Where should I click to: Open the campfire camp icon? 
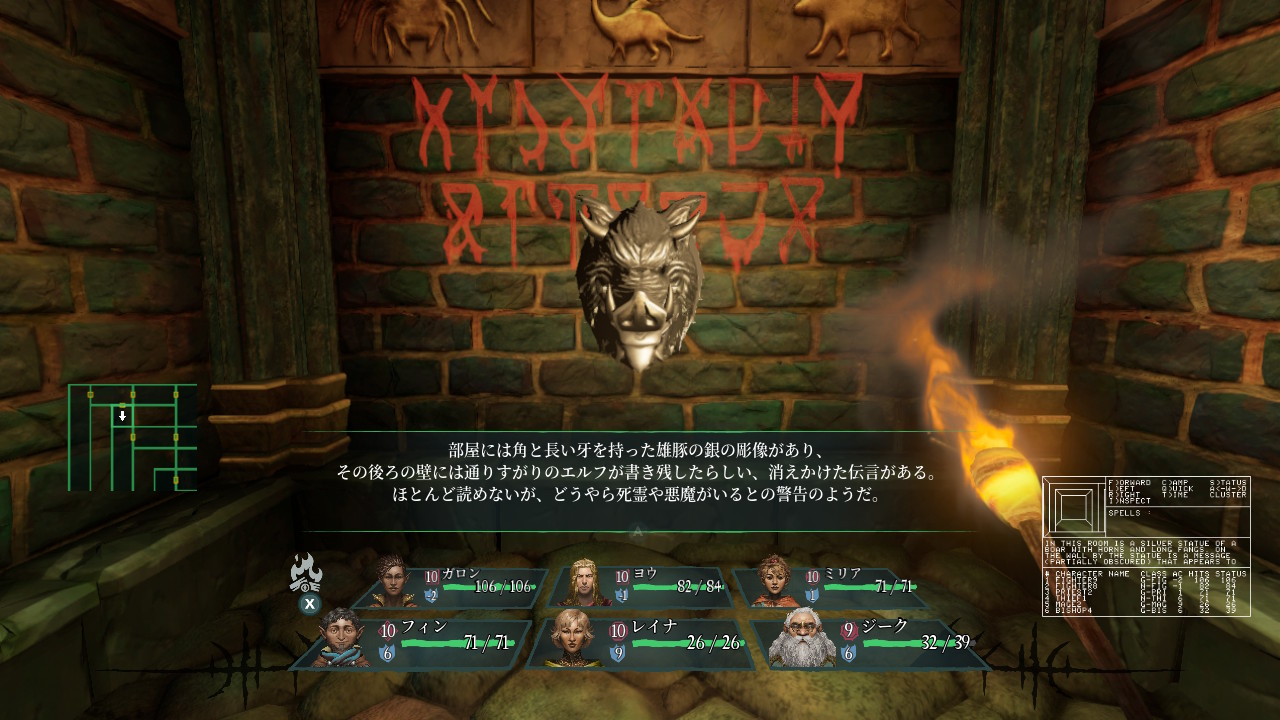coord(306,574)
